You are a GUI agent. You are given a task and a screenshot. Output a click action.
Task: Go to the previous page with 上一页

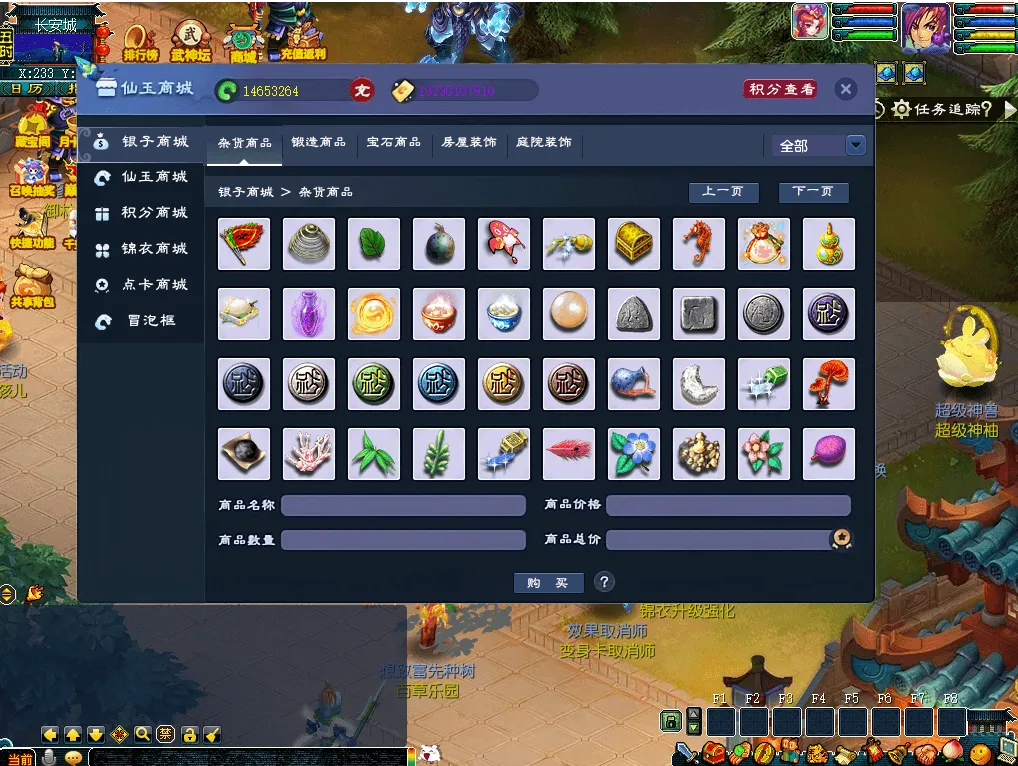[x=723, y=192]
